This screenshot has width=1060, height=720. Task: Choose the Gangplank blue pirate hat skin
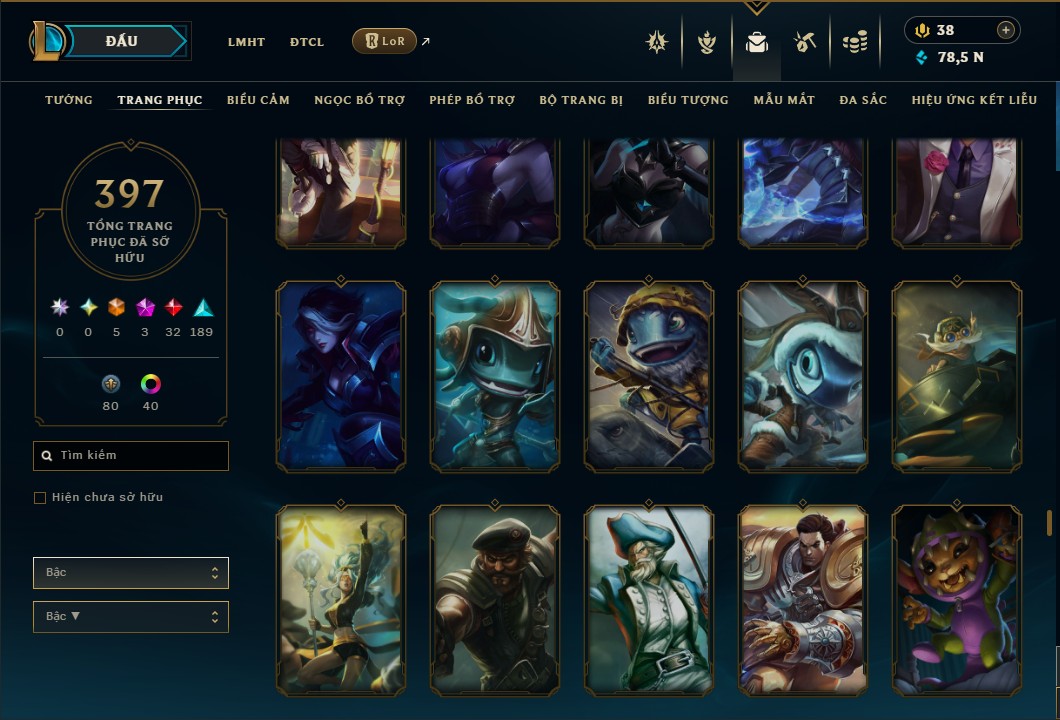pos(649,600)
